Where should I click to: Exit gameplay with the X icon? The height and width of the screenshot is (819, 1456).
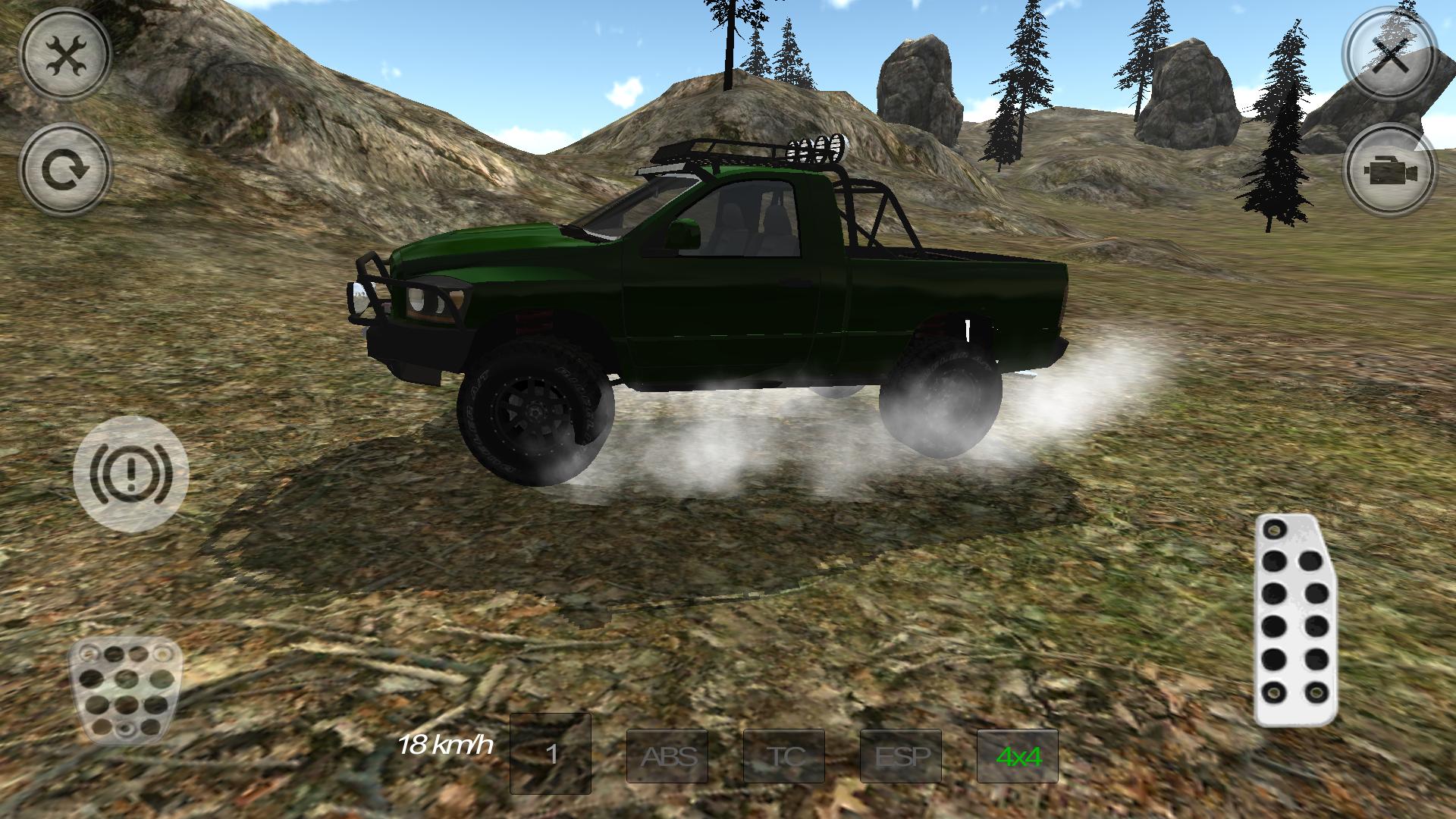coord(1390,55)
